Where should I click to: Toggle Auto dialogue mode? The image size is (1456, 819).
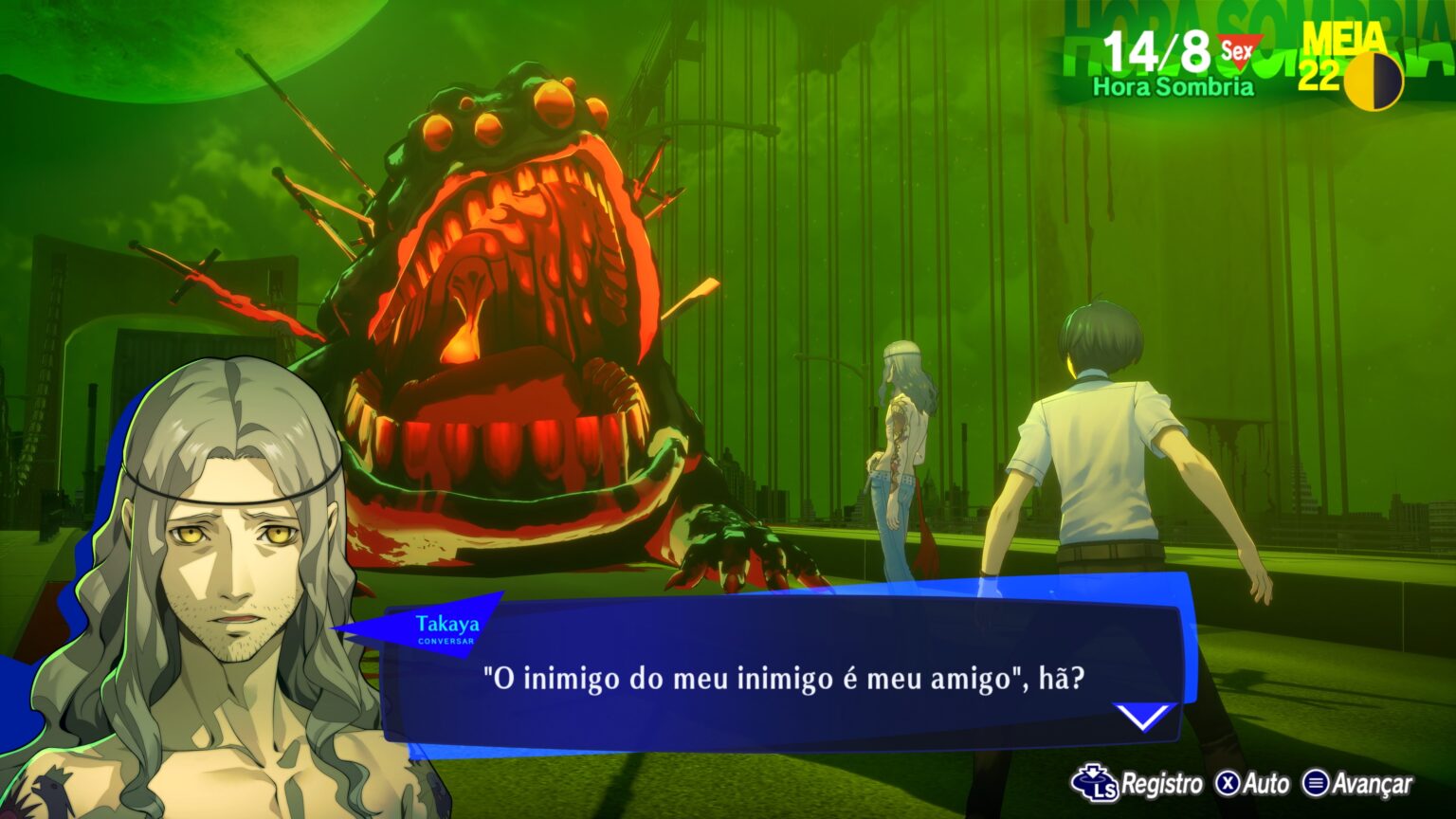point(1253,784)
